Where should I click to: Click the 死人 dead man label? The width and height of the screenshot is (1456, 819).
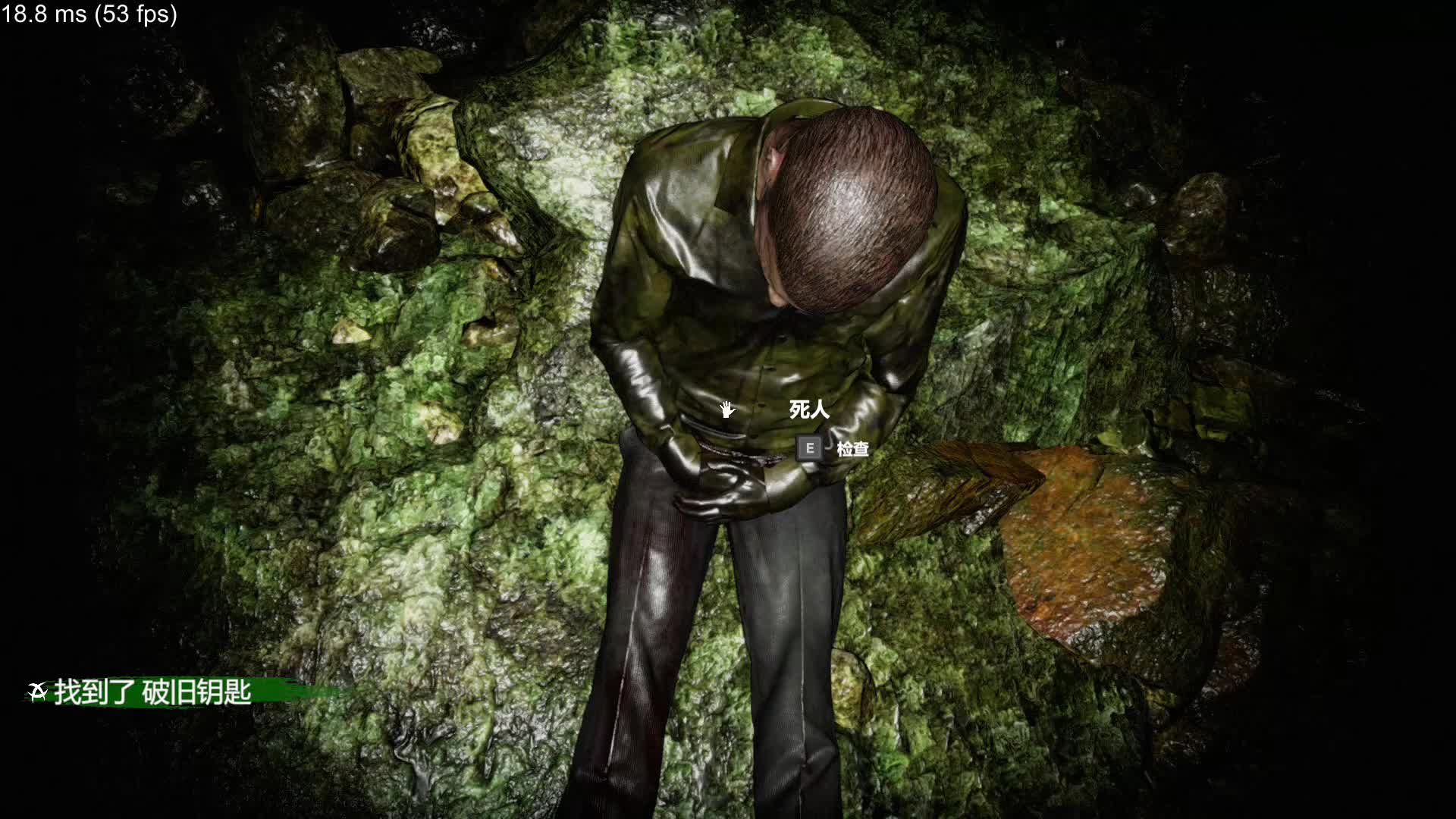tap(808, 409)
